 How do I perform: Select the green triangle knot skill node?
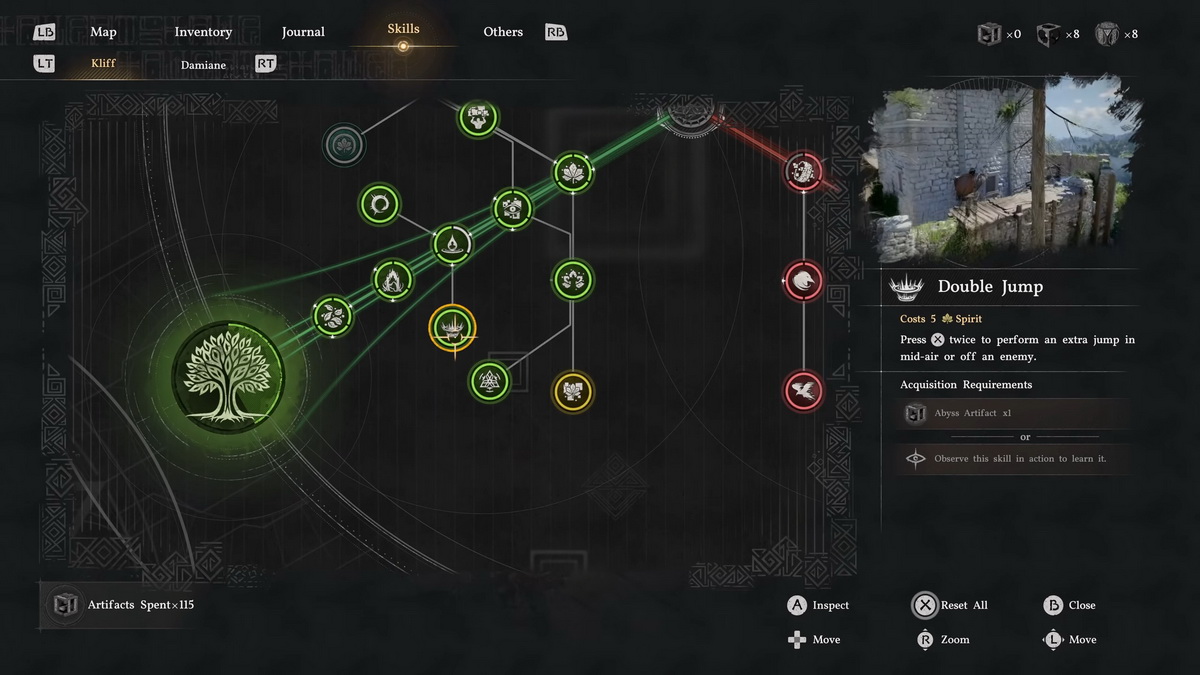click(x=489, y=380)
